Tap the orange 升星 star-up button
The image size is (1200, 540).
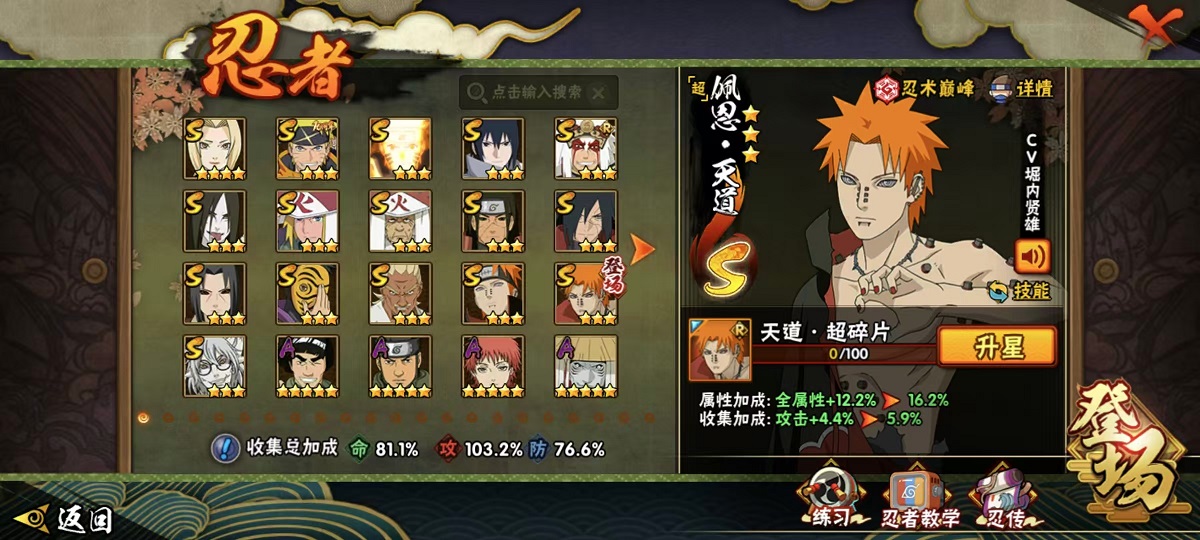point(997,346)
